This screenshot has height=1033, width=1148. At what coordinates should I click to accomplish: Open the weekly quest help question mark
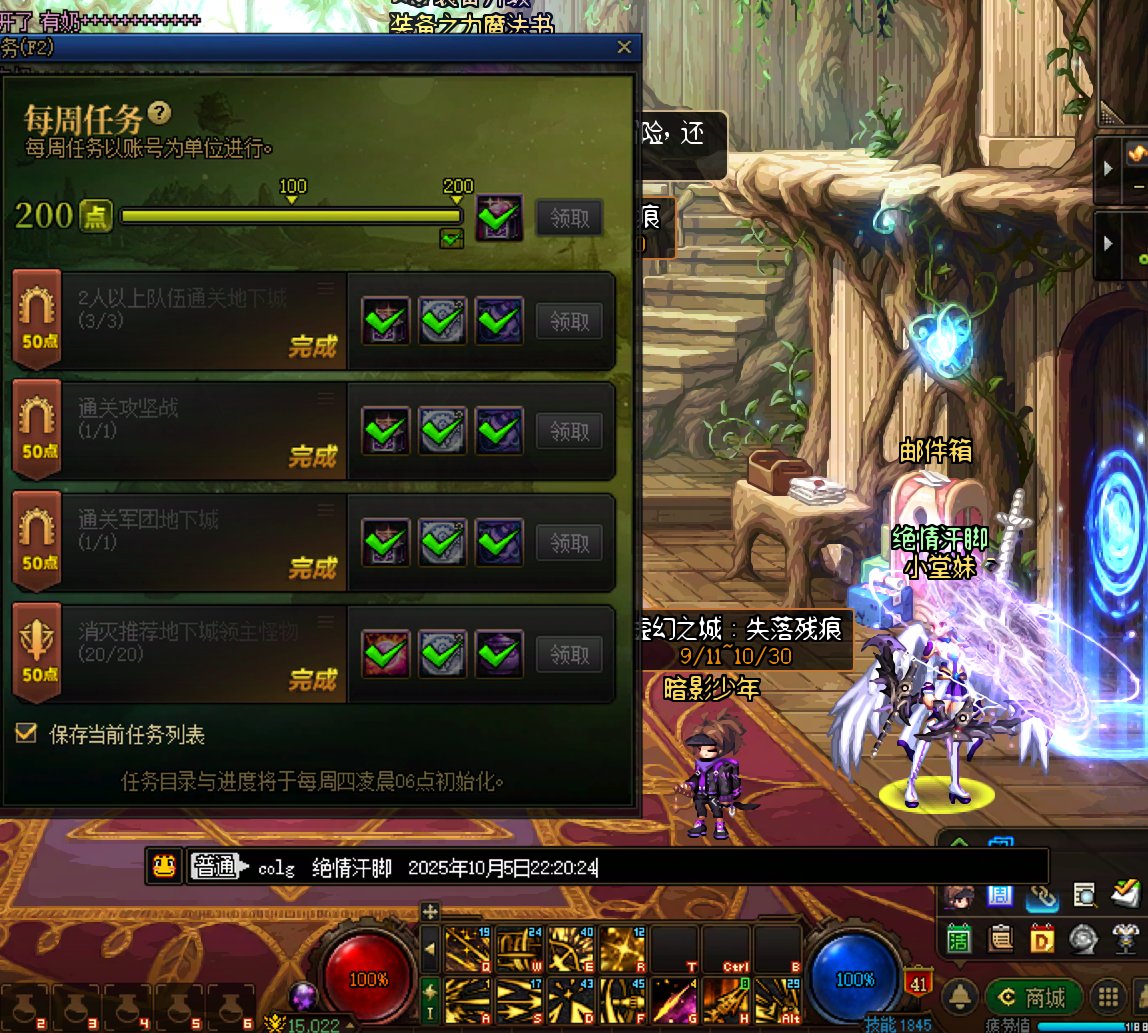click(159, 113)
